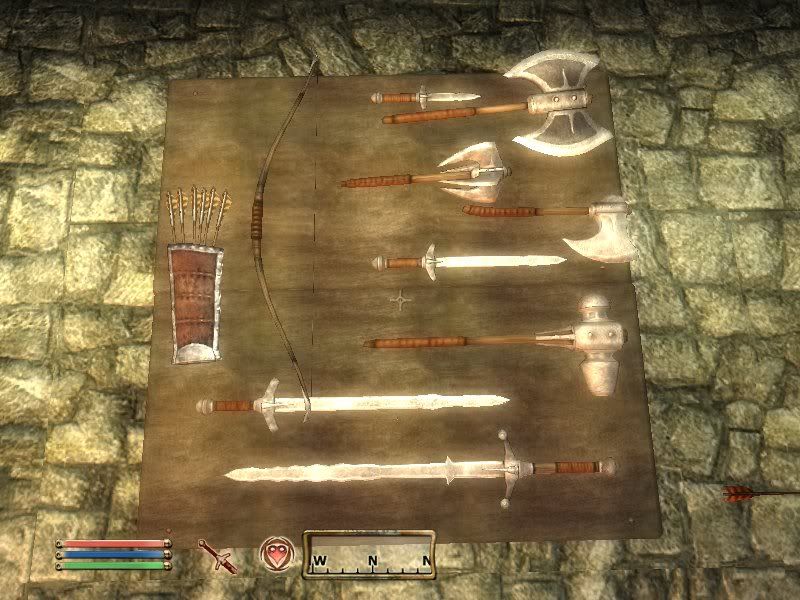The width and height of the screenshot is (800, 600).
Task: Click the compass bar showing W and N
Action: (x=371, y=553)
